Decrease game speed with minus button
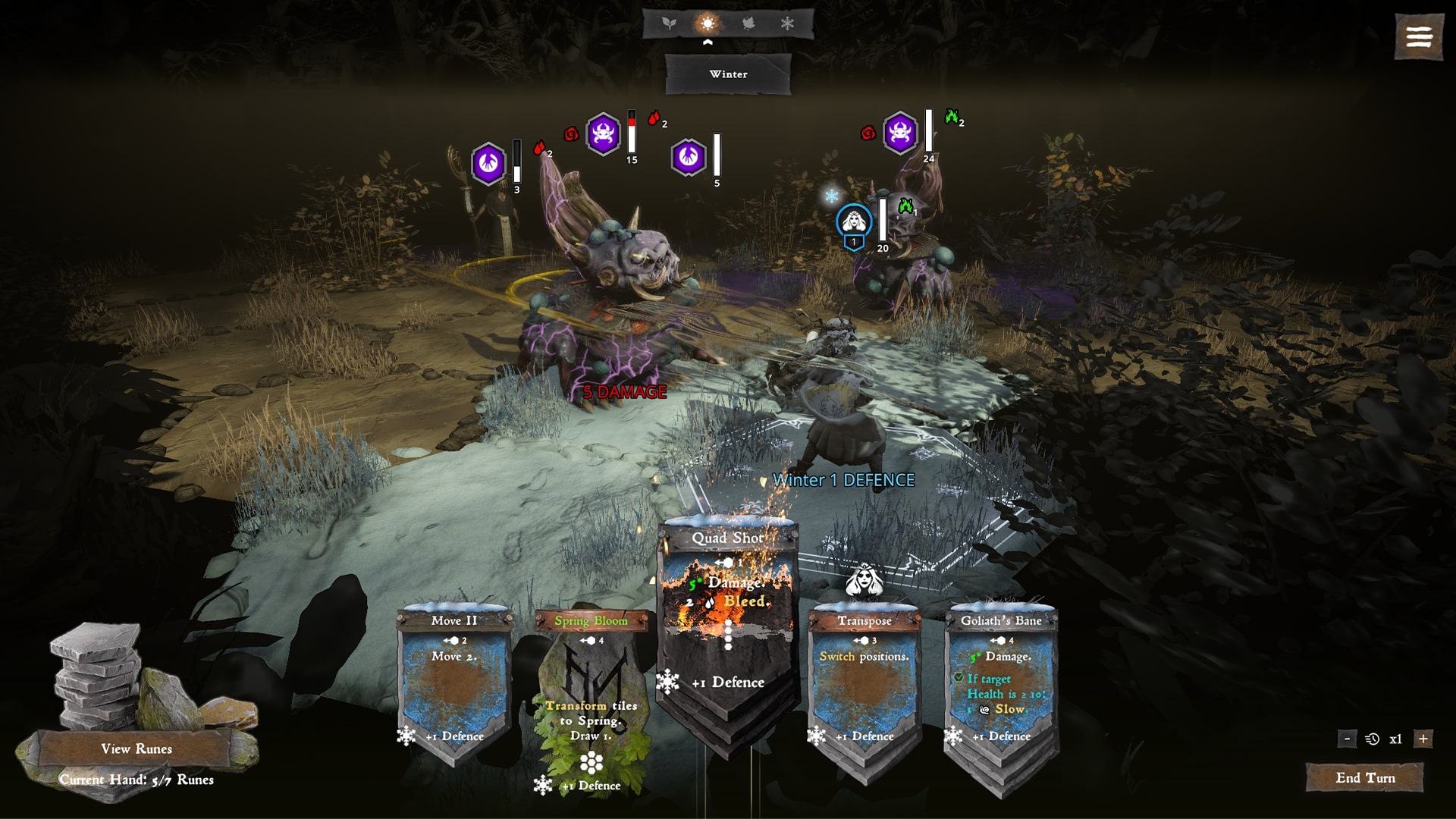The image size is (1456, 819). tap(1347, 739)
